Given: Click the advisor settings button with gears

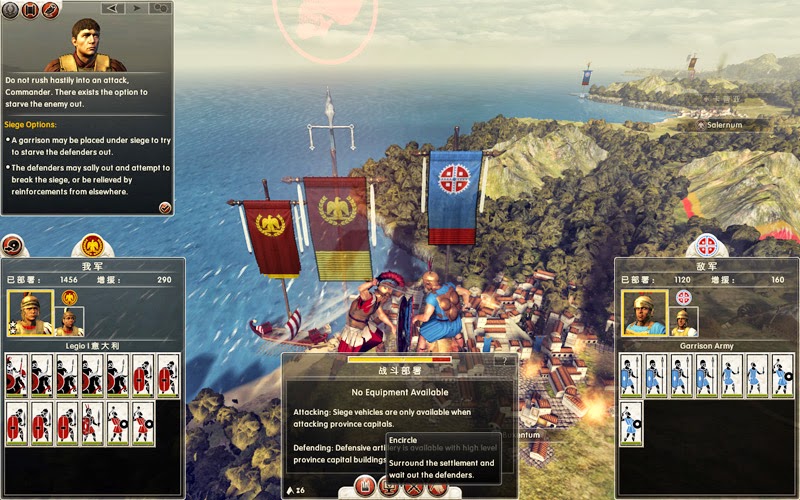Looking at the screenshot, I should click(160, 8).
